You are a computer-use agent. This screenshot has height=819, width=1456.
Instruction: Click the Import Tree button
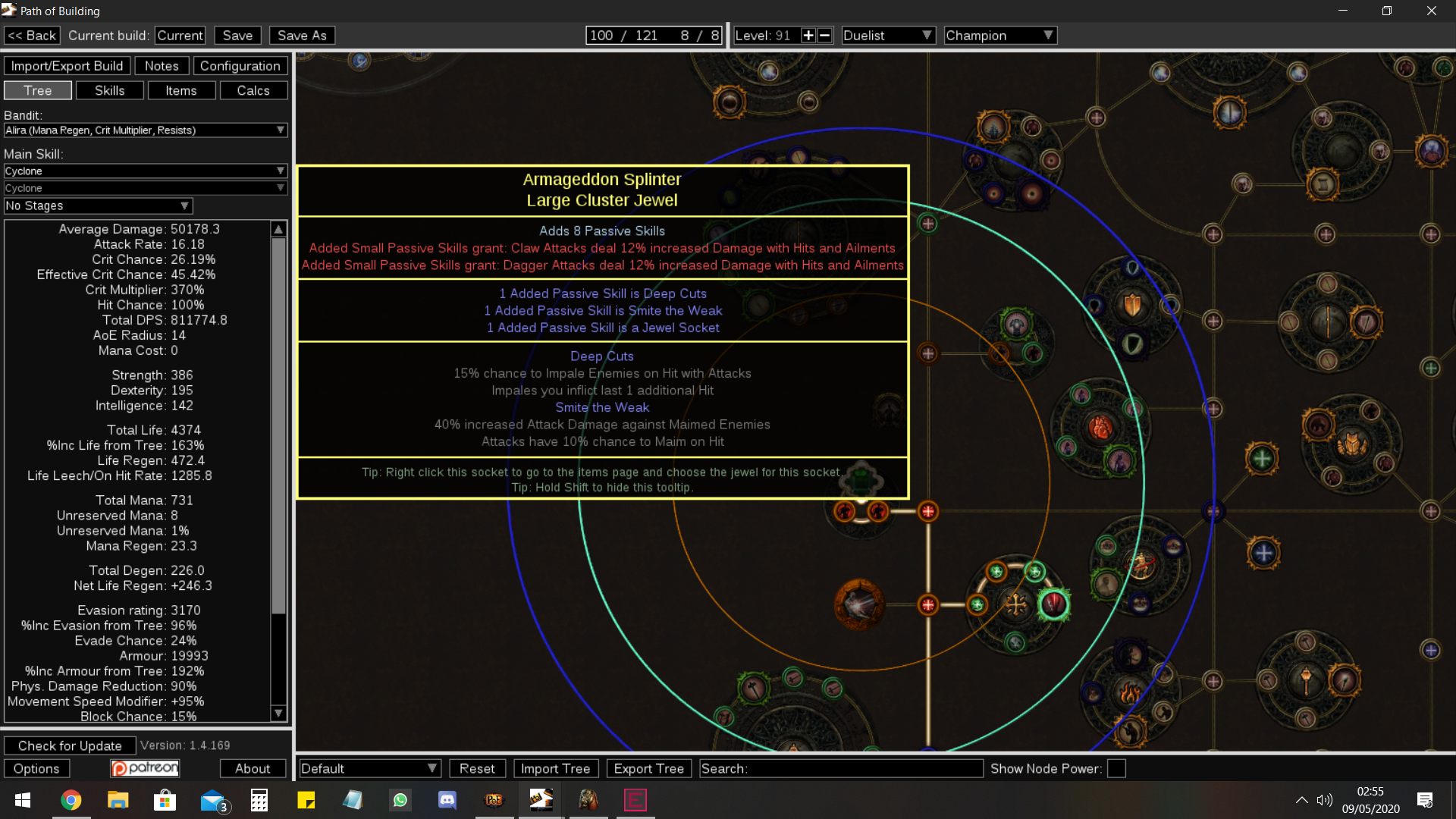point(556,768)
